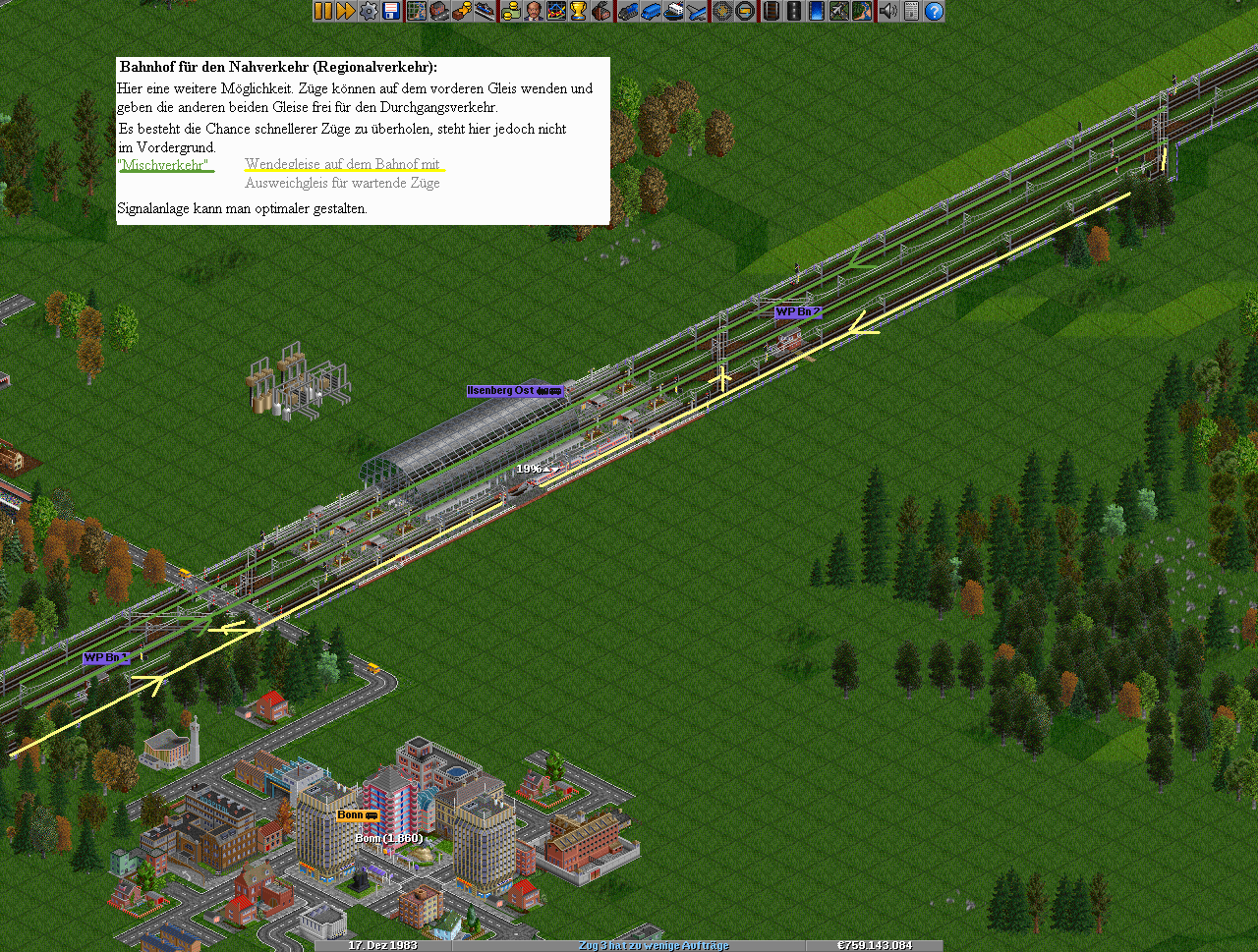Open the aircraft list
This screenshot has width=1258, height=952.
pyautogui.click(x=697, y=11)
